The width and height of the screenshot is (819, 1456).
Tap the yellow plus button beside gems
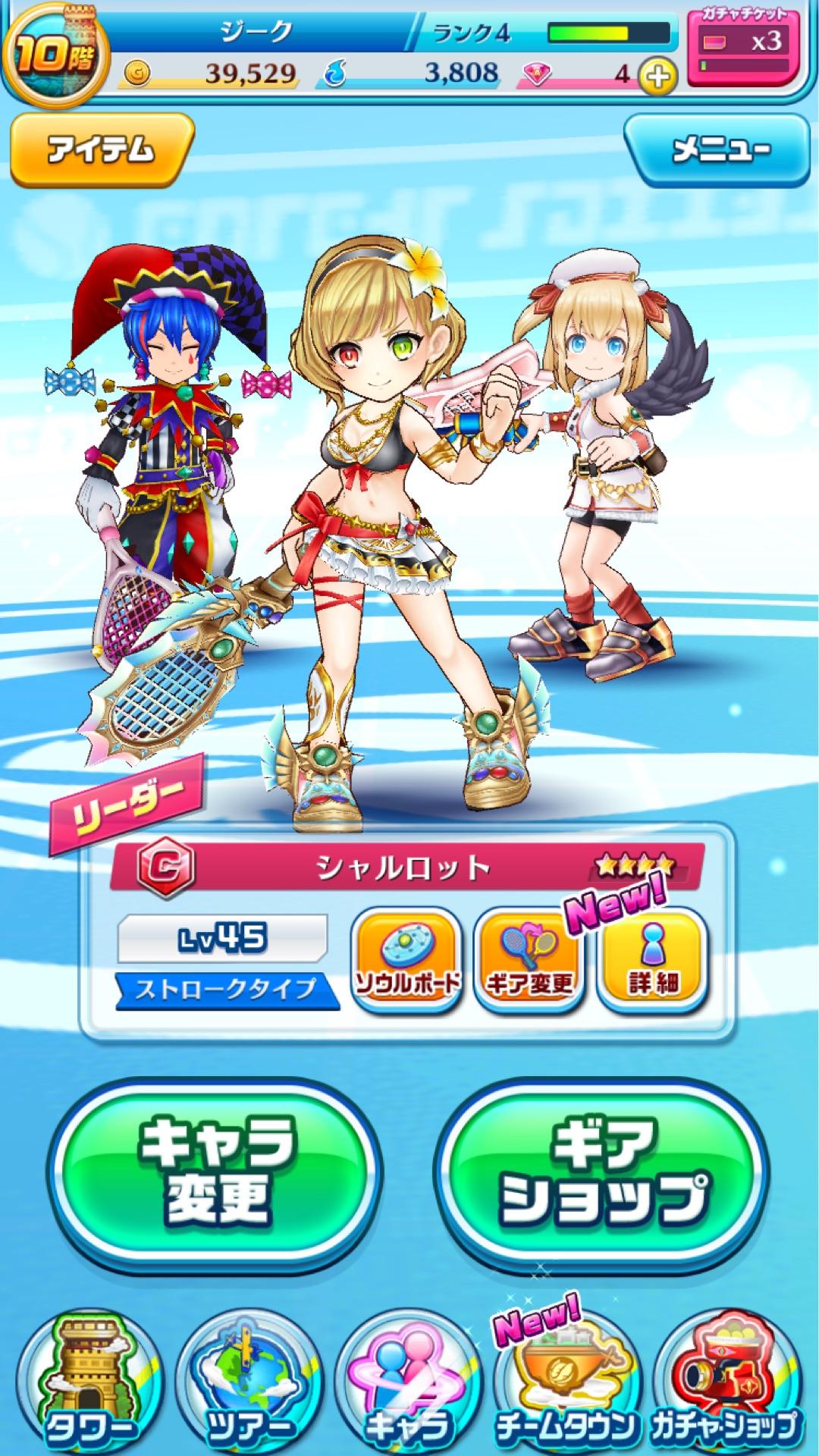click(x=658, y=76)
